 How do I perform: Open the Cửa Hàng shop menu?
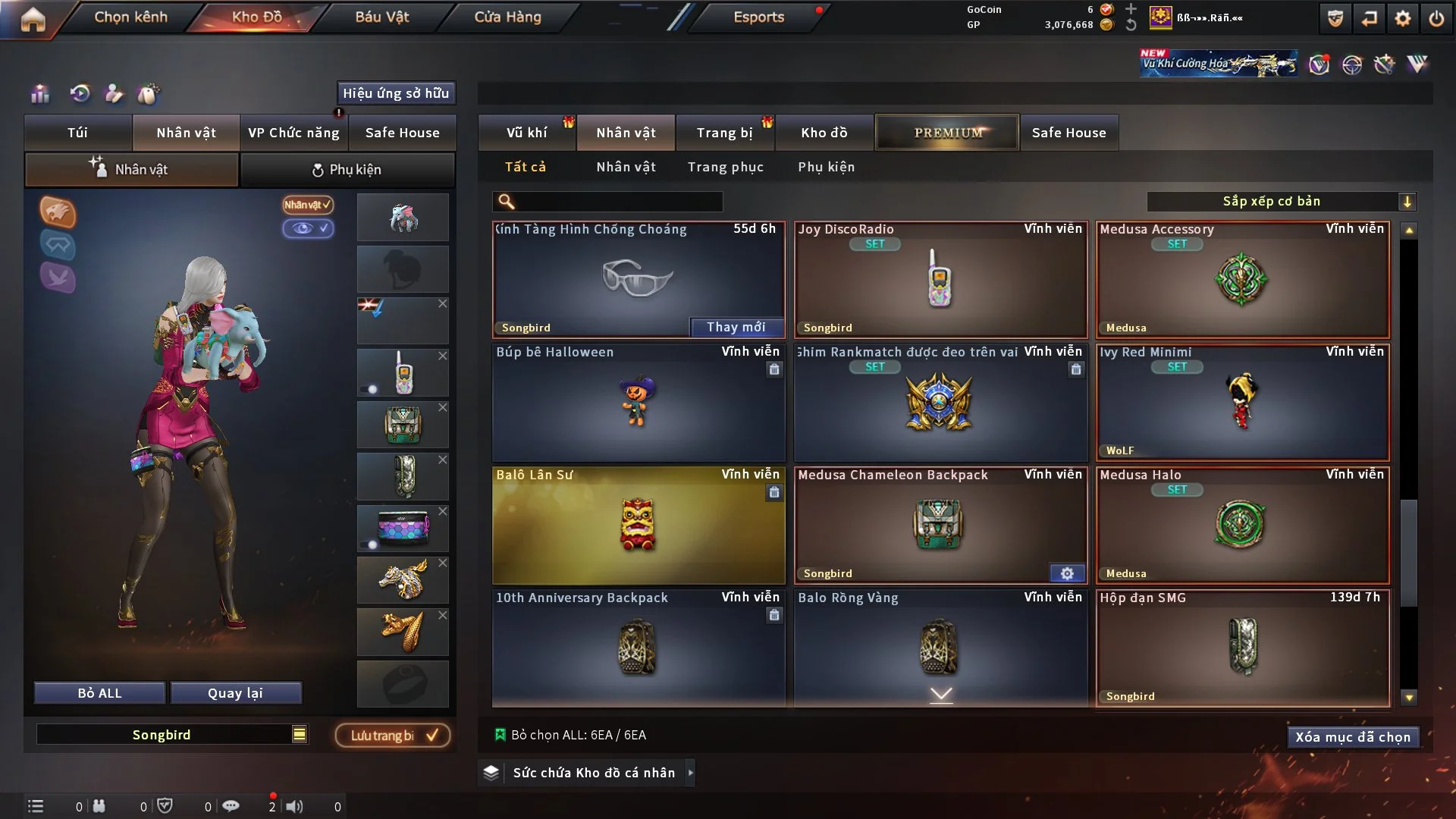click(x=507, y=17)
